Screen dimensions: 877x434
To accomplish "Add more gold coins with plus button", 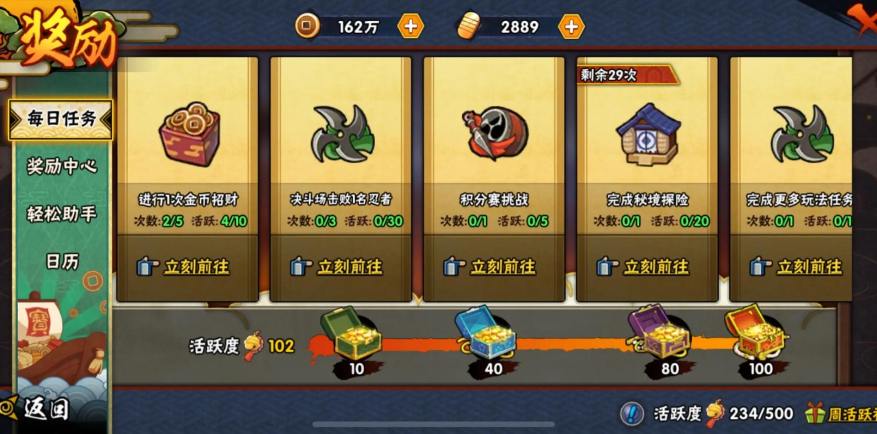I will click(411, 27).
